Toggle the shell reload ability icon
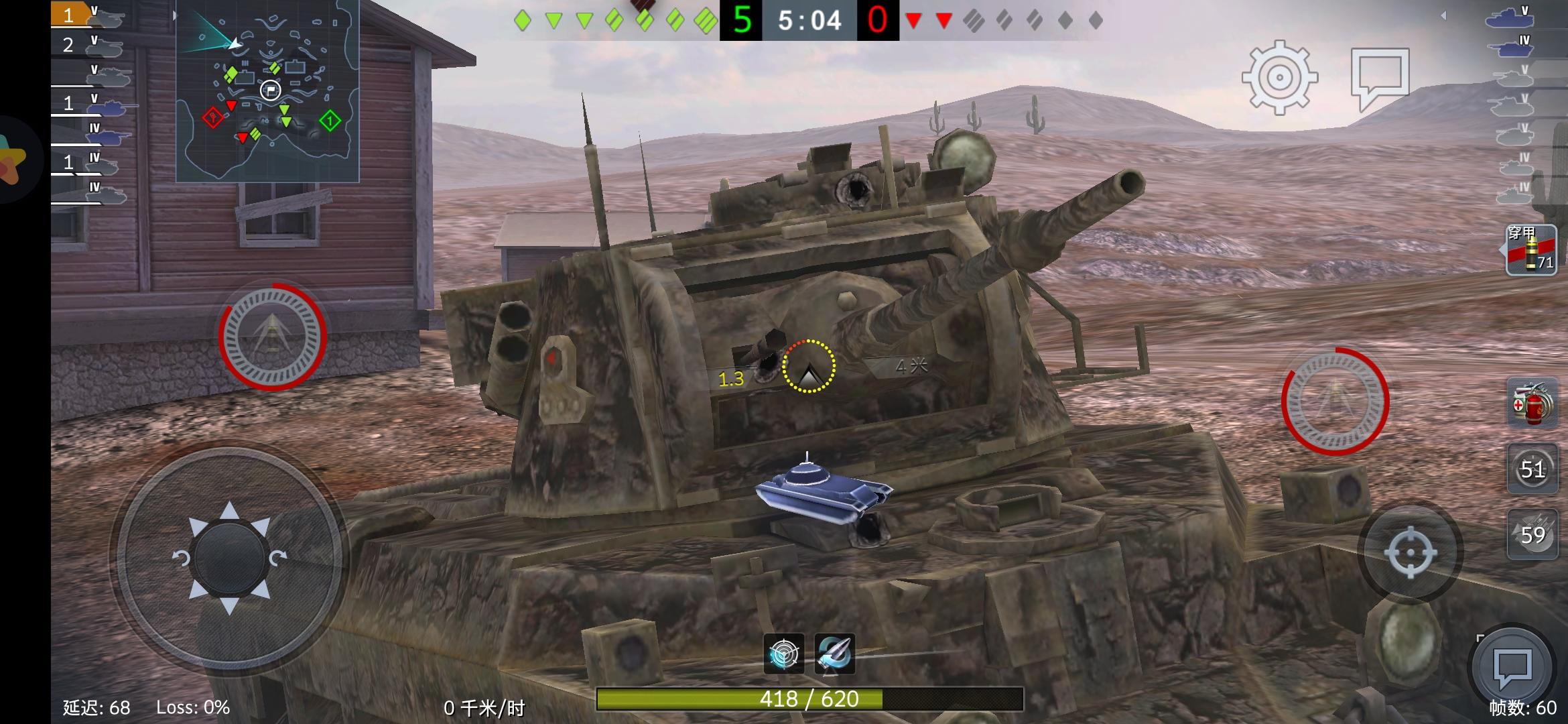 [x=835, y=653]
